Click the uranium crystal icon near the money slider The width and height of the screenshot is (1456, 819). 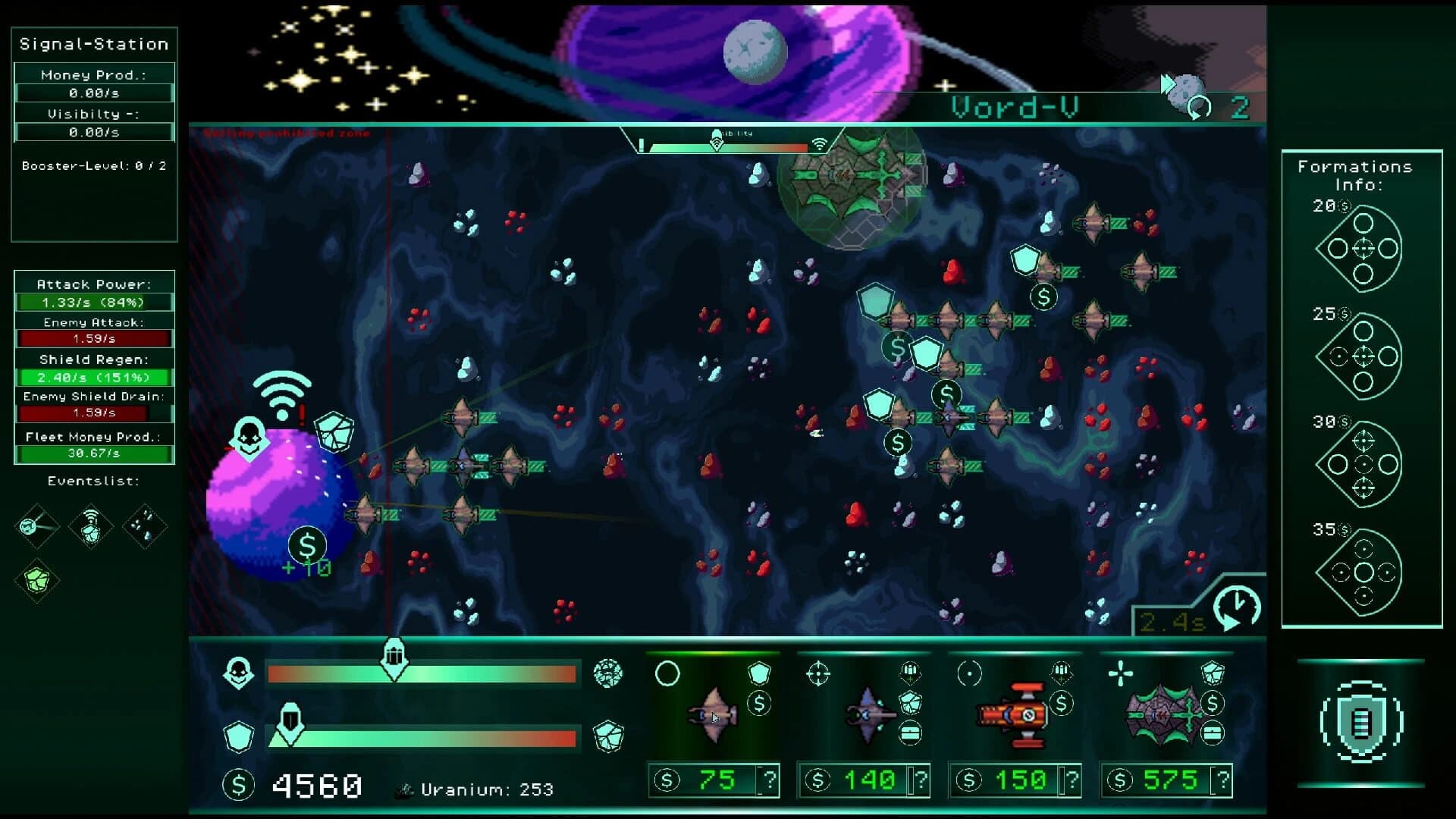[x=607, y=675]
